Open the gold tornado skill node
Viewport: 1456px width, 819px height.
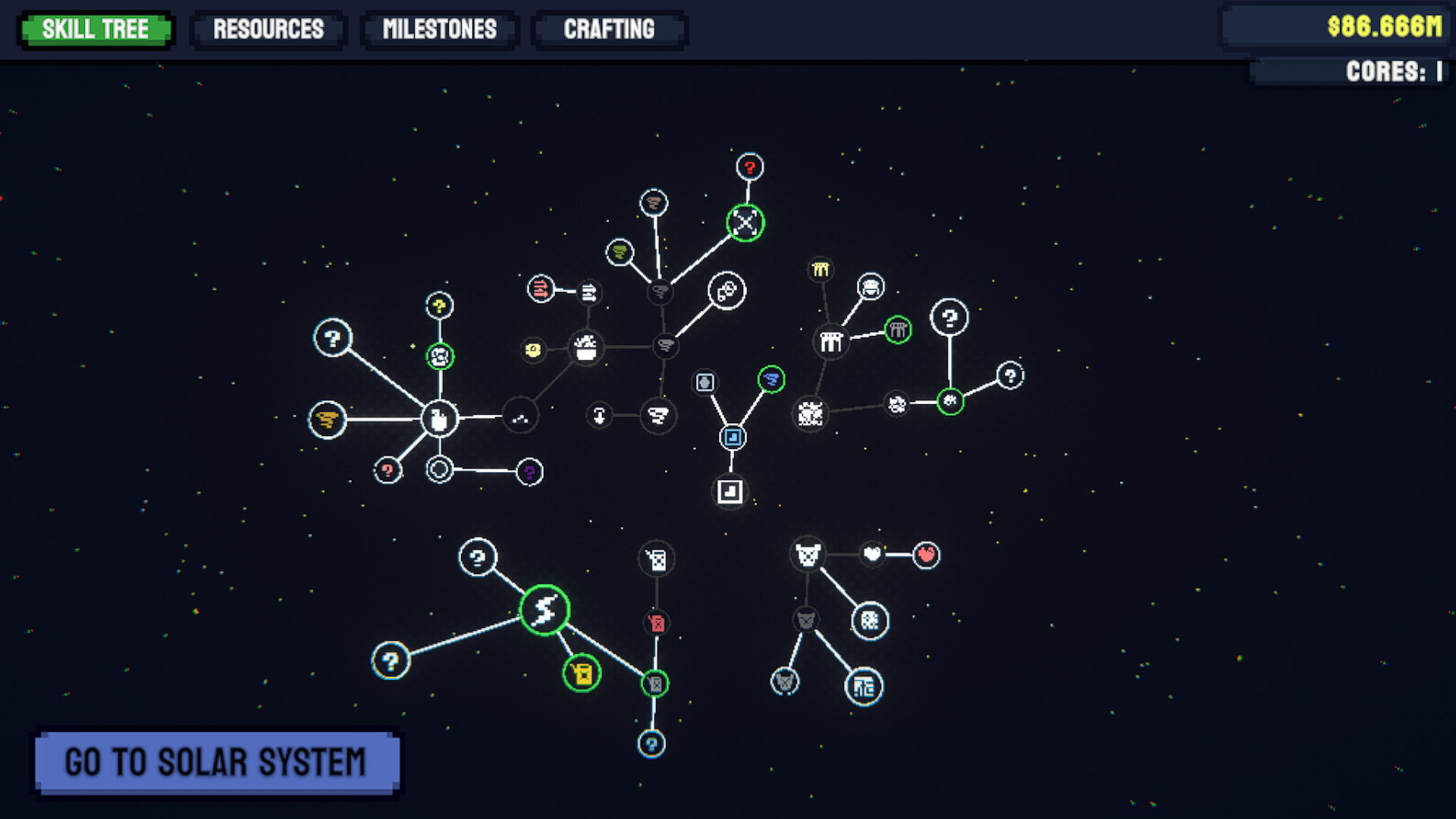point(327,421)
